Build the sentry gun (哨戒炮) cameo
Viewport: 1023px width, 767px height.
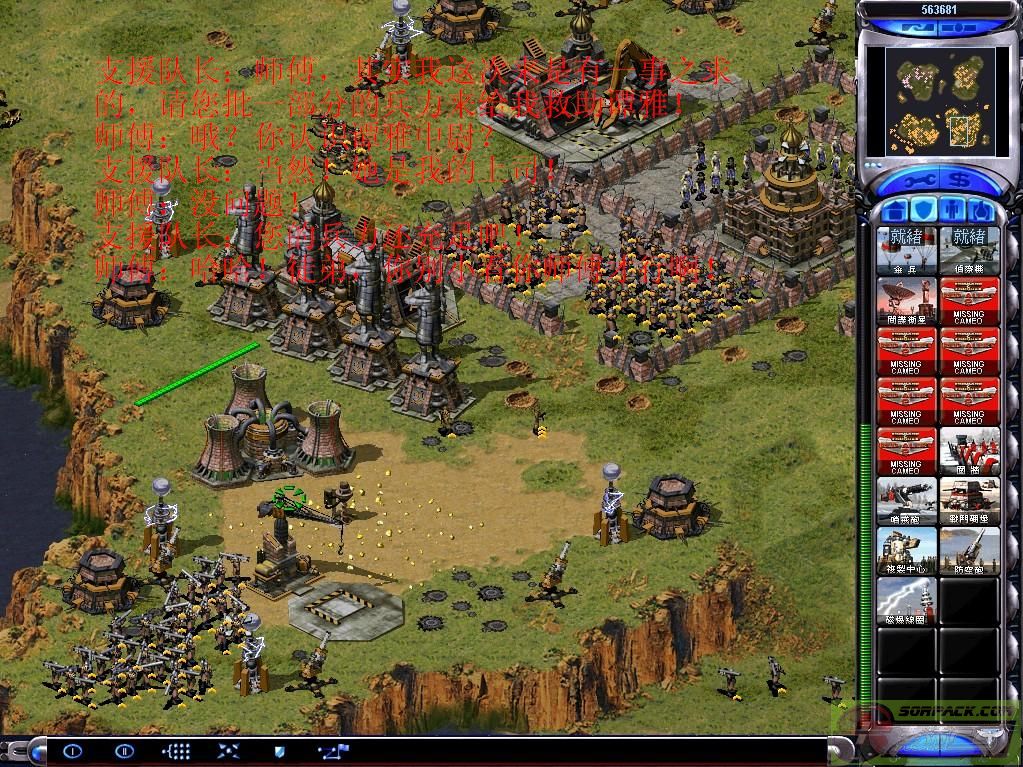point(906,501)
